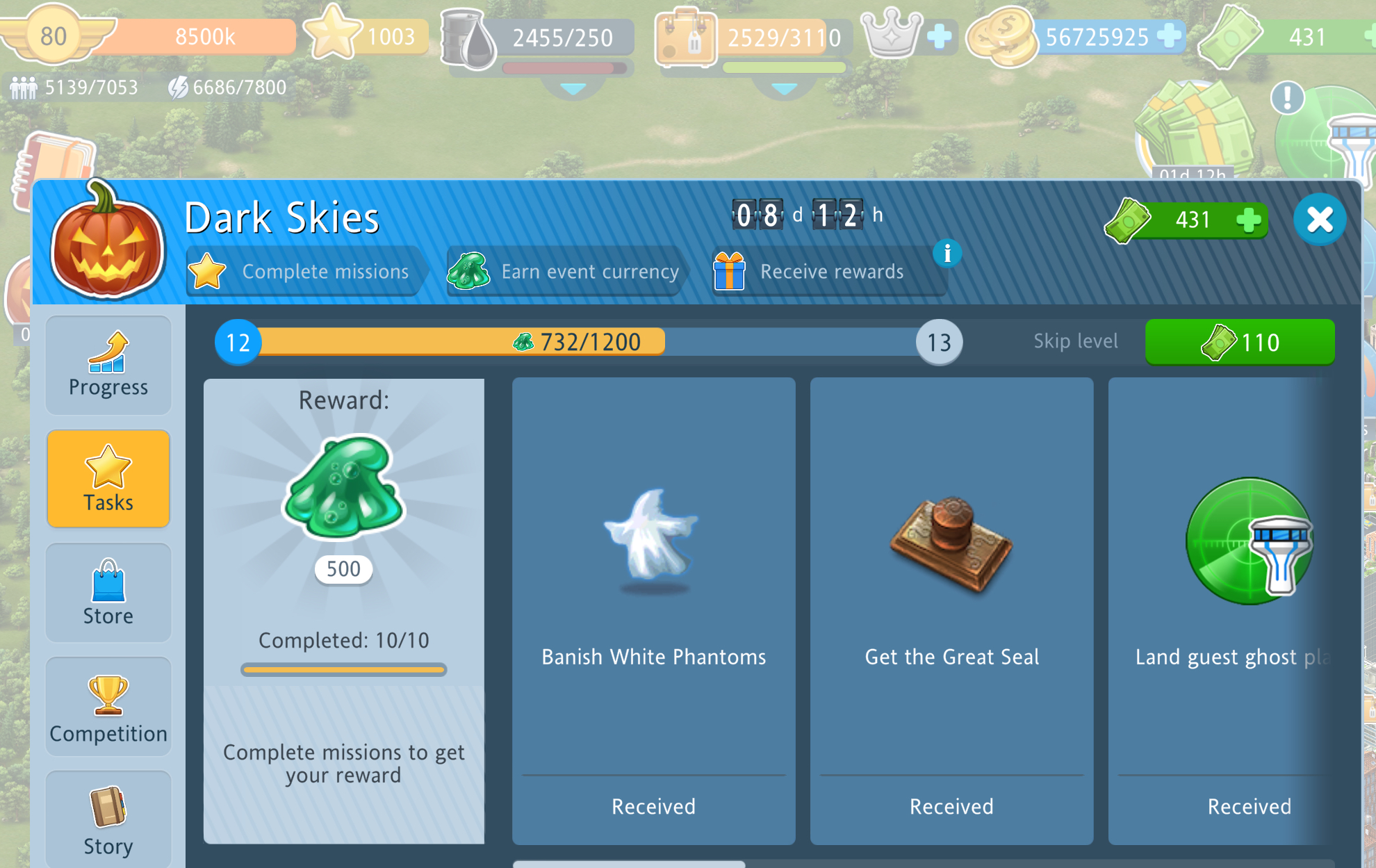The image size is (1376, 868).
Task: Skip level for 110 cash
Action: (x=1239, y=342)
